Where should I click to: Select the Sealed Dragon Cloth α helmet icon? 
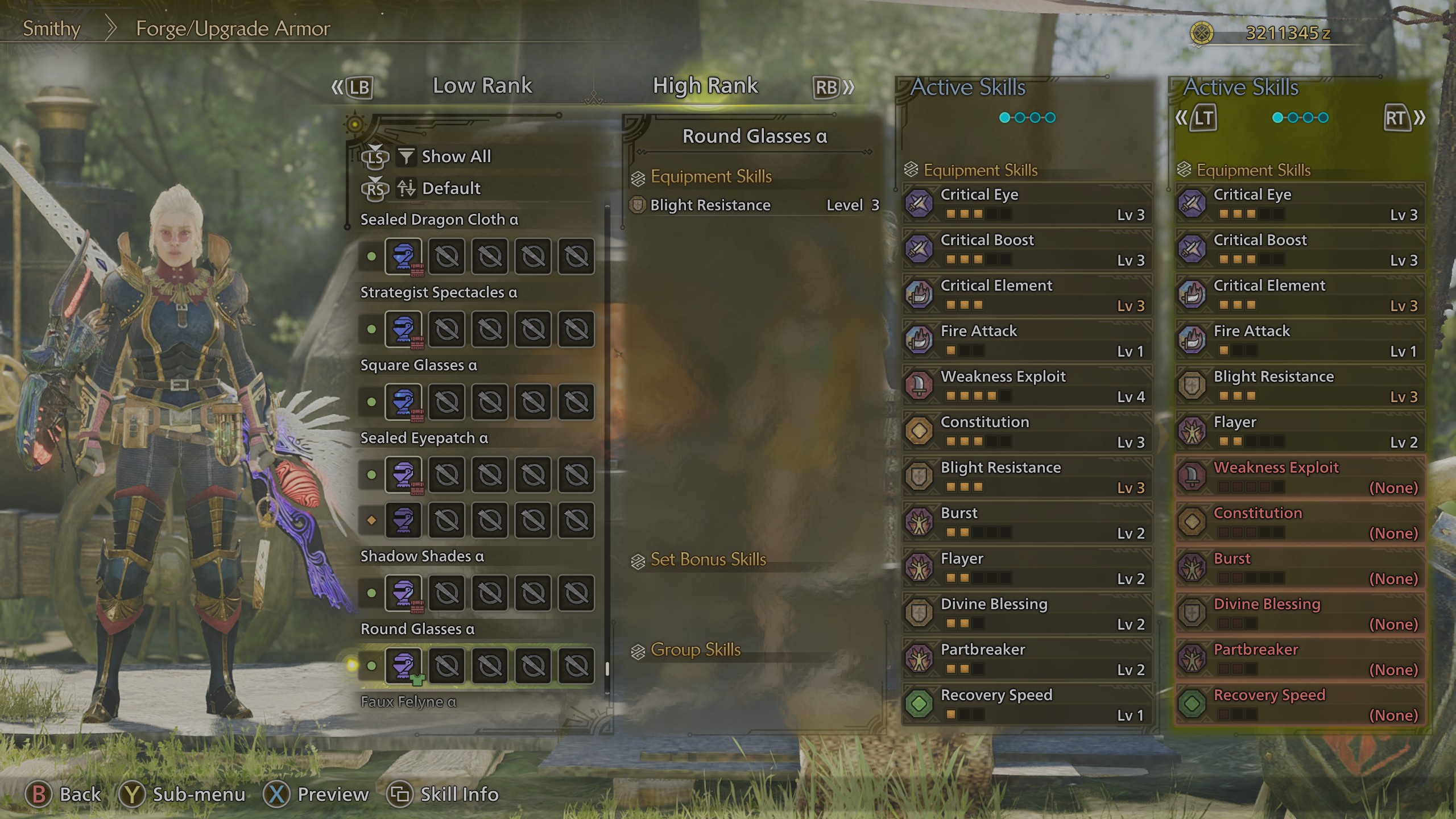pyautogui.click(x=404, y=257)
